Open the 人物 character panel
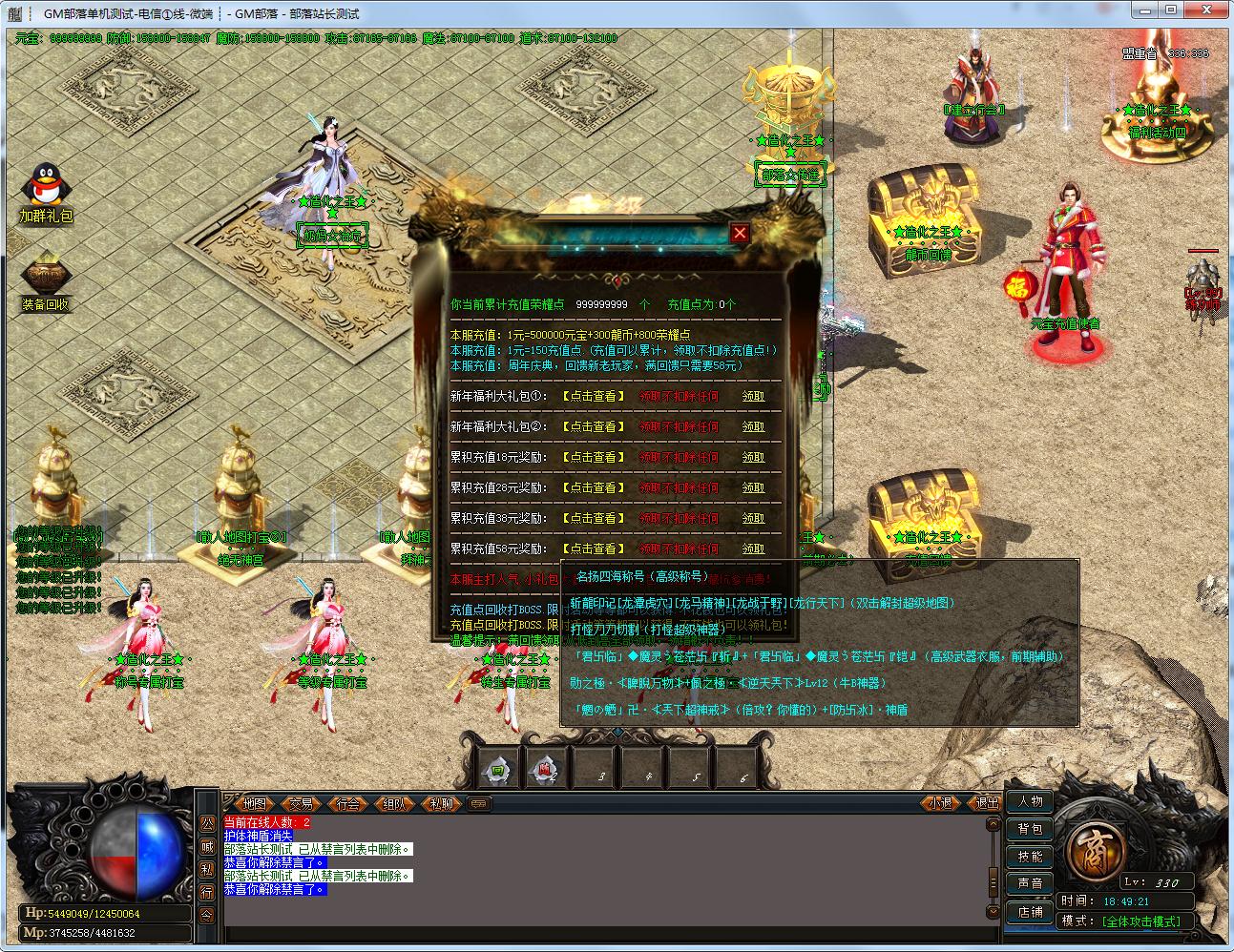 [x=1030, y=801]
